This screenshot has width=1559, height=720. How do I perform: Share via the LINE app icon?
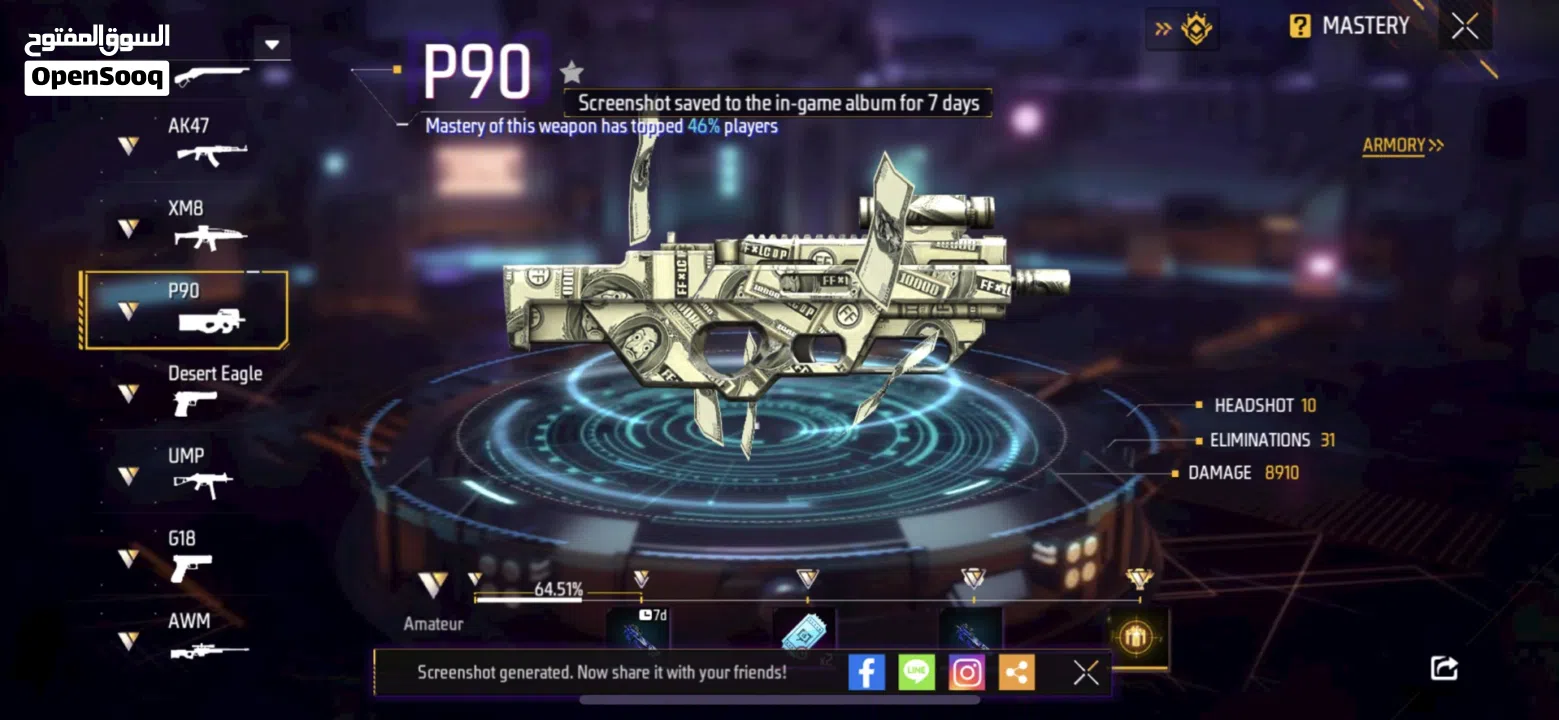[916, 671]
